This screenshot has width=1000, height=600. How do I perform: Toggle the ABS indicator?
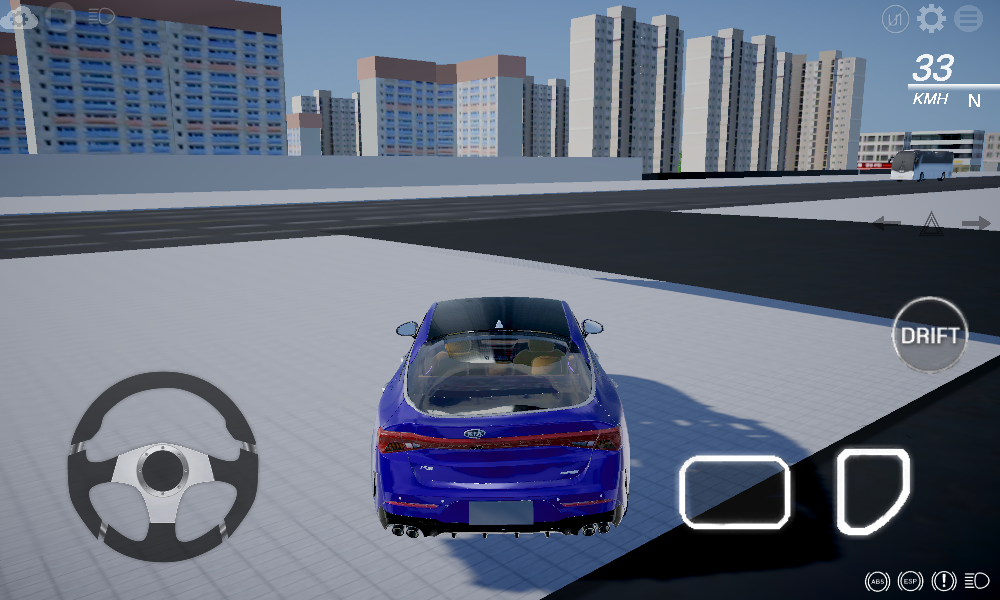877,581
